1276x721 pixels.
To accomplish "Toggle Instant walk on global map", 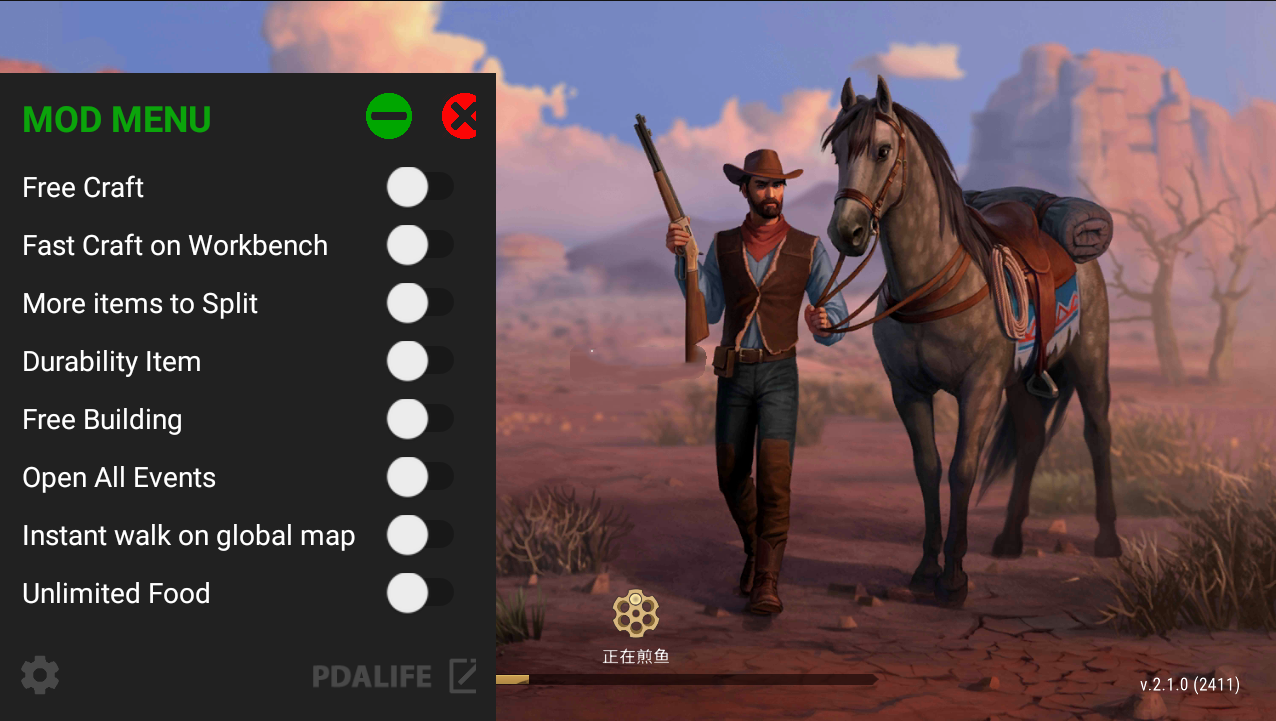I will 419,535.
